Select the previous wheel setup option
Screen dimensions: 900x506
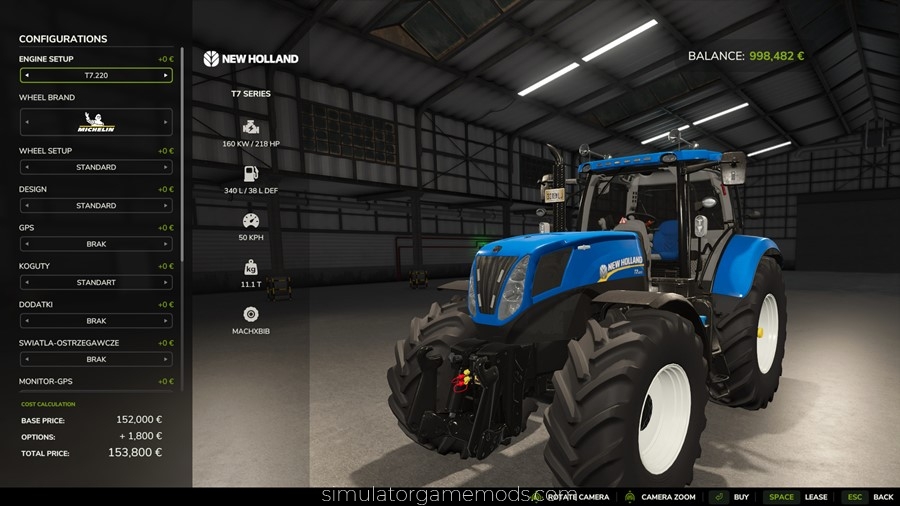coord(26,167)
